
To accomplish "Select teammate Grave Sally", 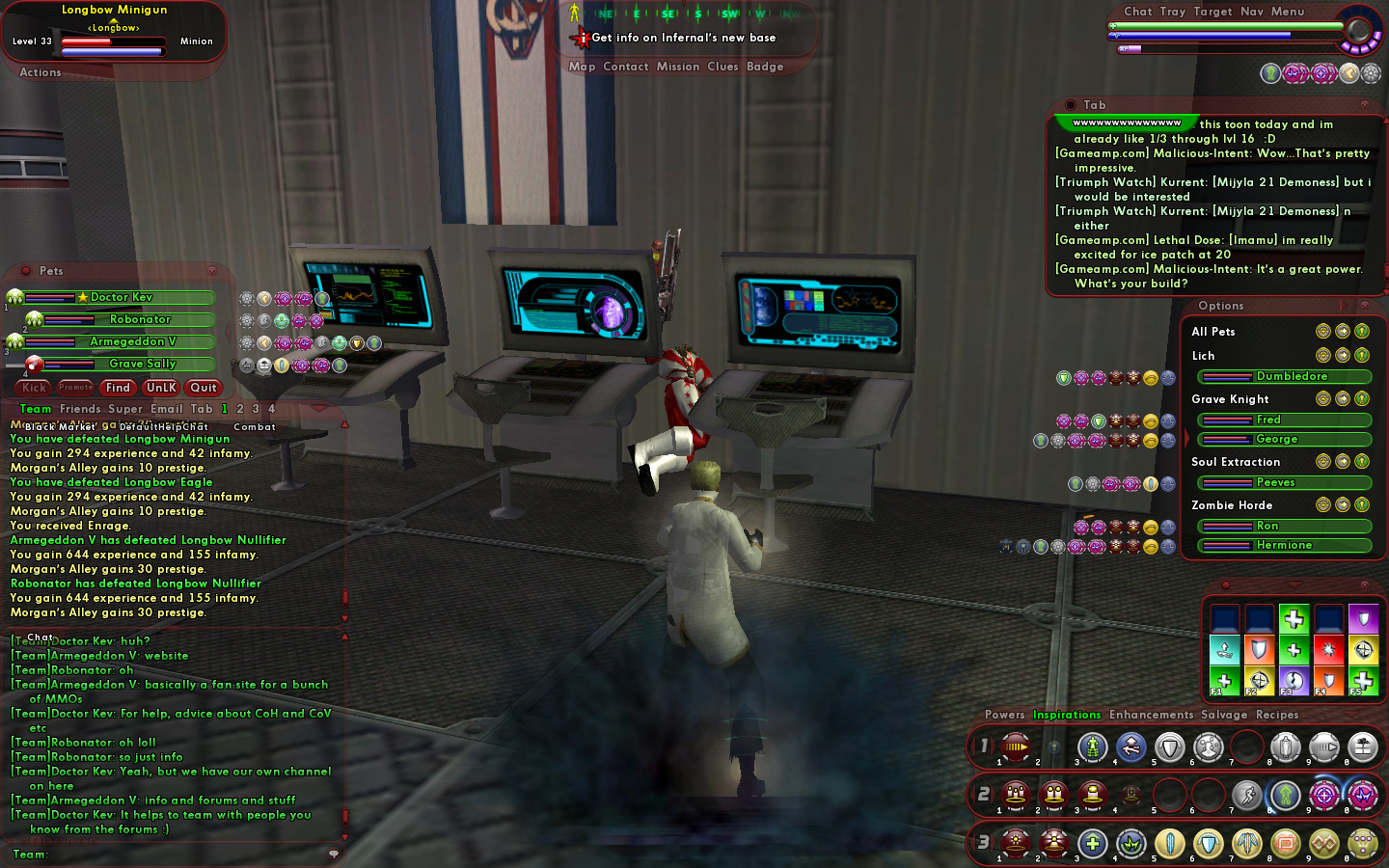I will pos(143,365).
